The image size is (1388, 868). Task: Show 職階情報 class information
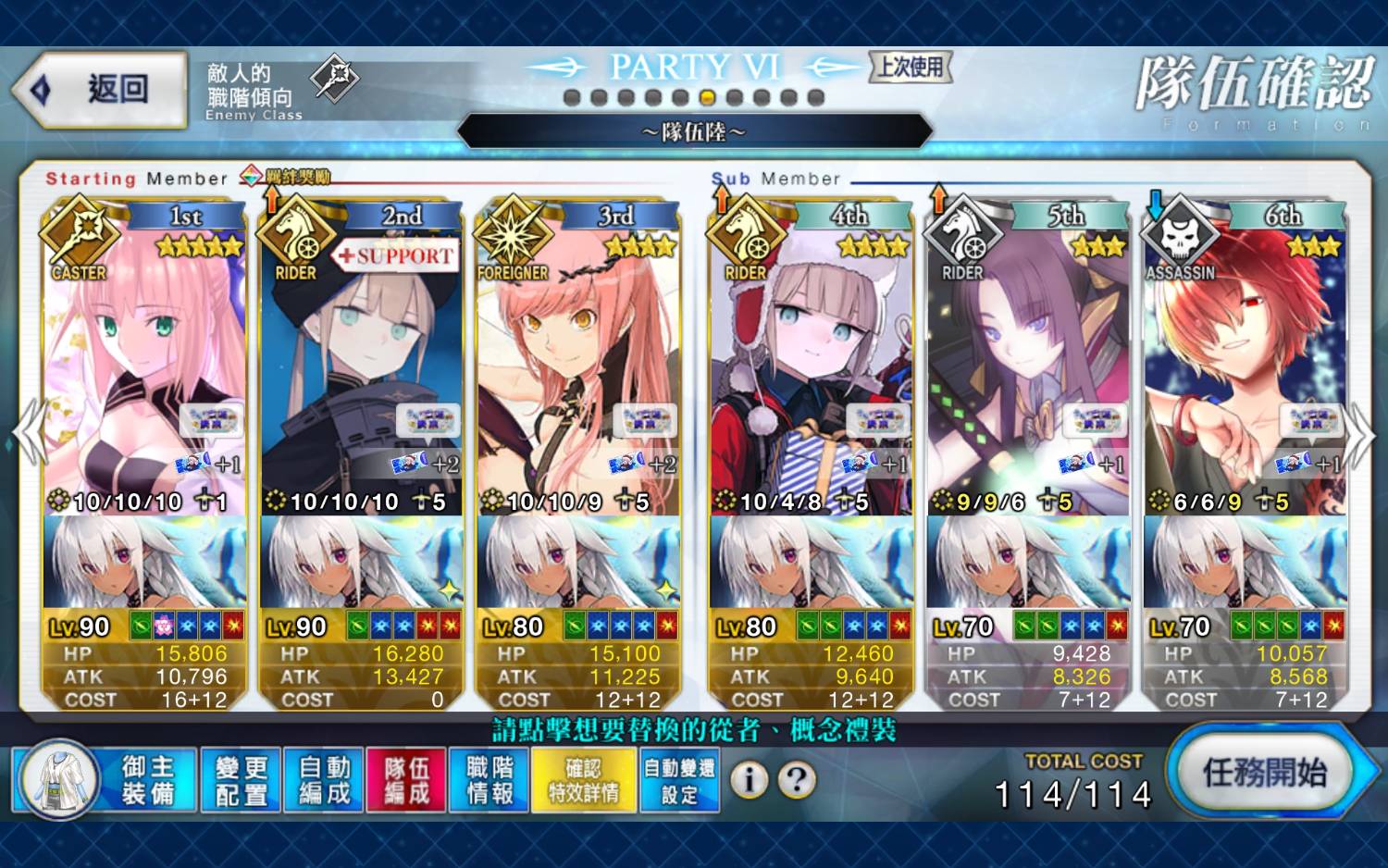(490, 780)
